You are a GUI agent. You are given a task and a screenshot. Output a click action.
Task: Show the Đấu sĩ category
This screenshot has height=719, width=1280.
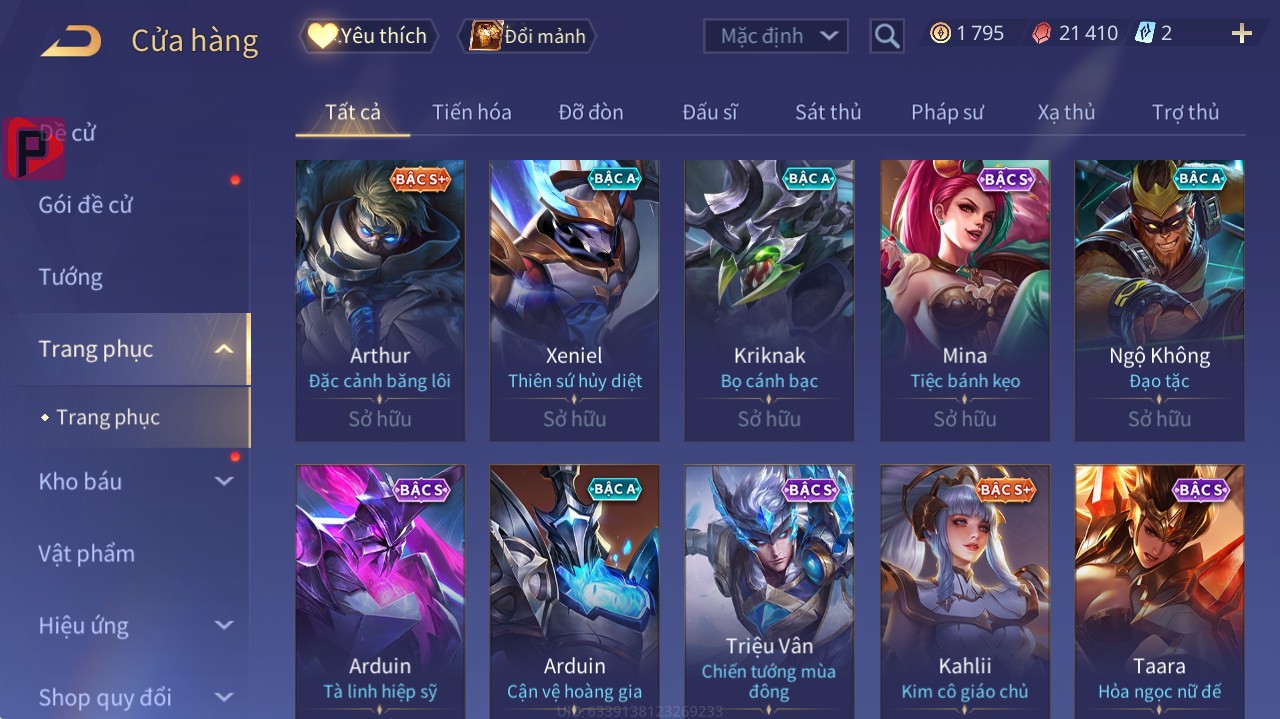click(x=709, y=112)
